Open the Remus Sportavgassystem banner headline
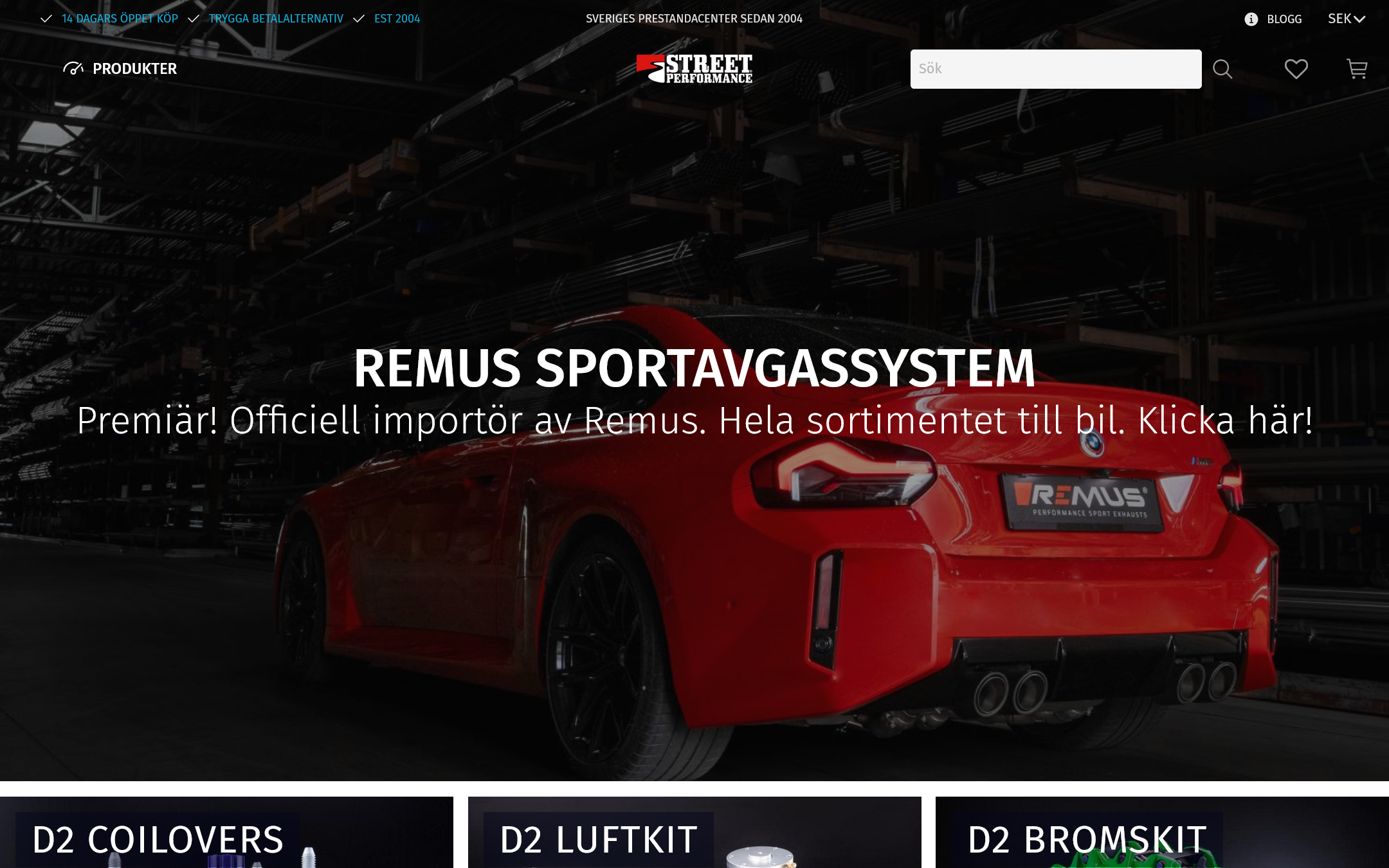The image size is (1389, 868). [694, 368]
